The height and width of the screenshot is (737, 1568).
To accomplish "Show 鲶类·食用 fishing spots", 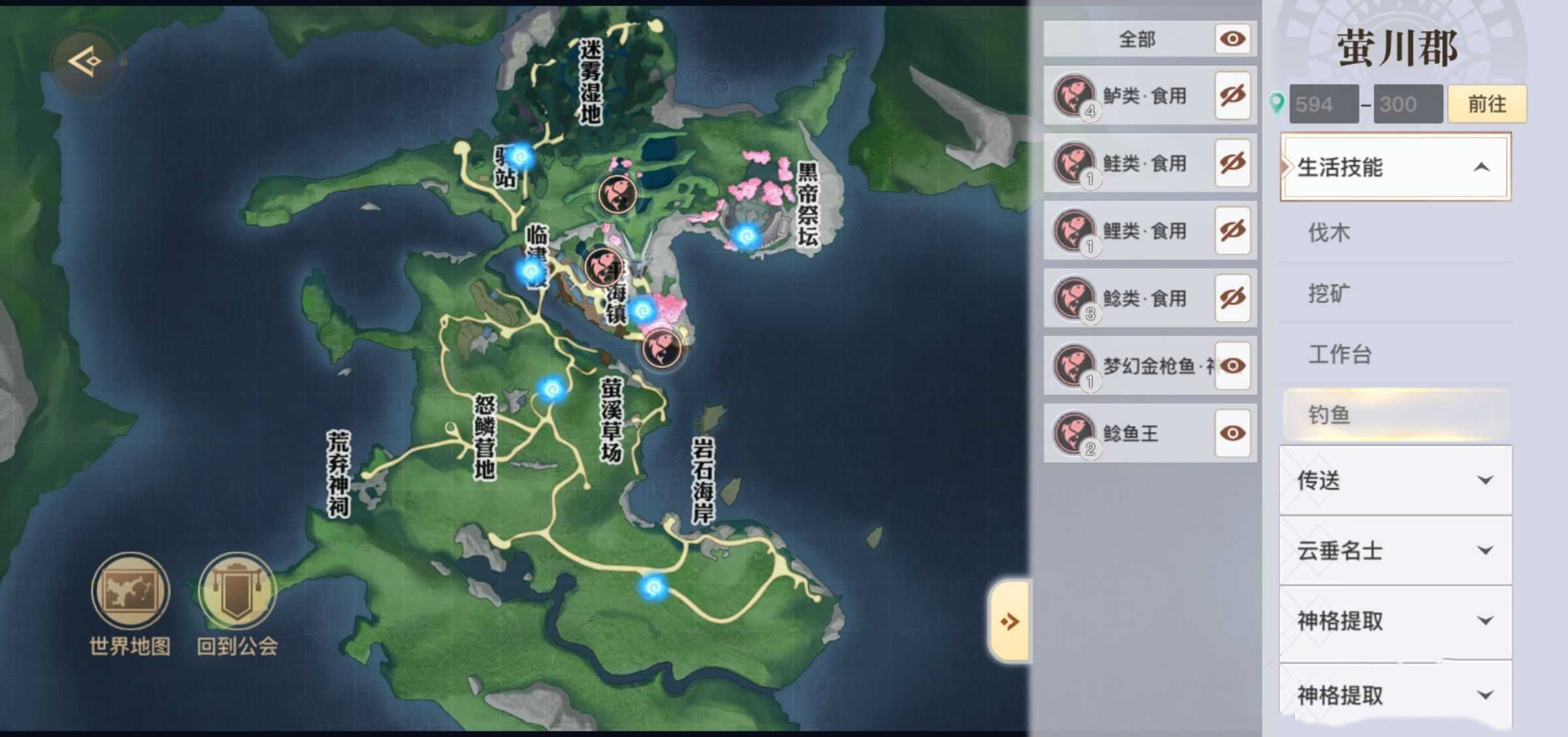I will (x=1232, y=299).
